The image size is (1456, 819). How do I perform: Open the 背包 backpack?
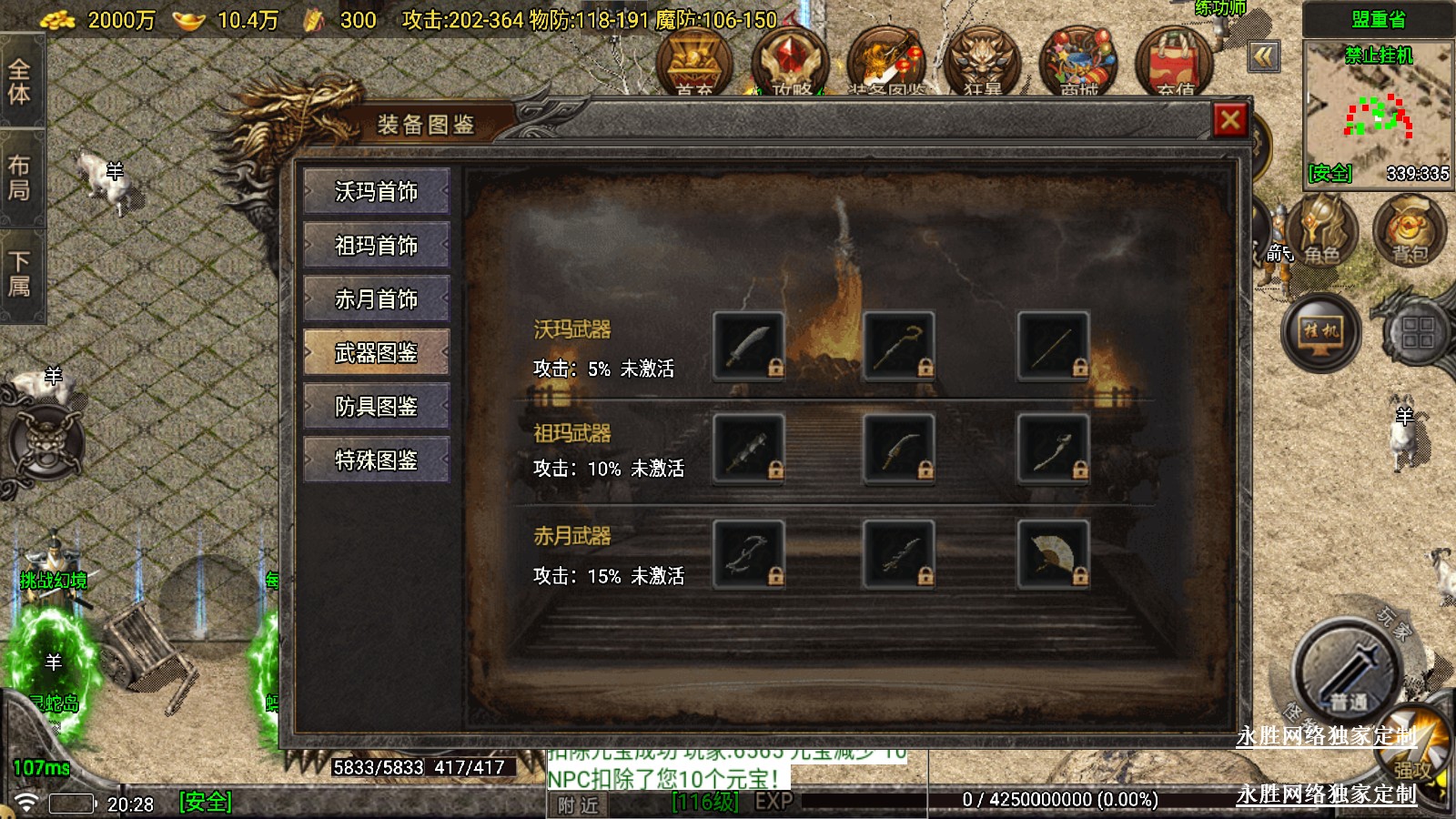[x=1409, y=232]
